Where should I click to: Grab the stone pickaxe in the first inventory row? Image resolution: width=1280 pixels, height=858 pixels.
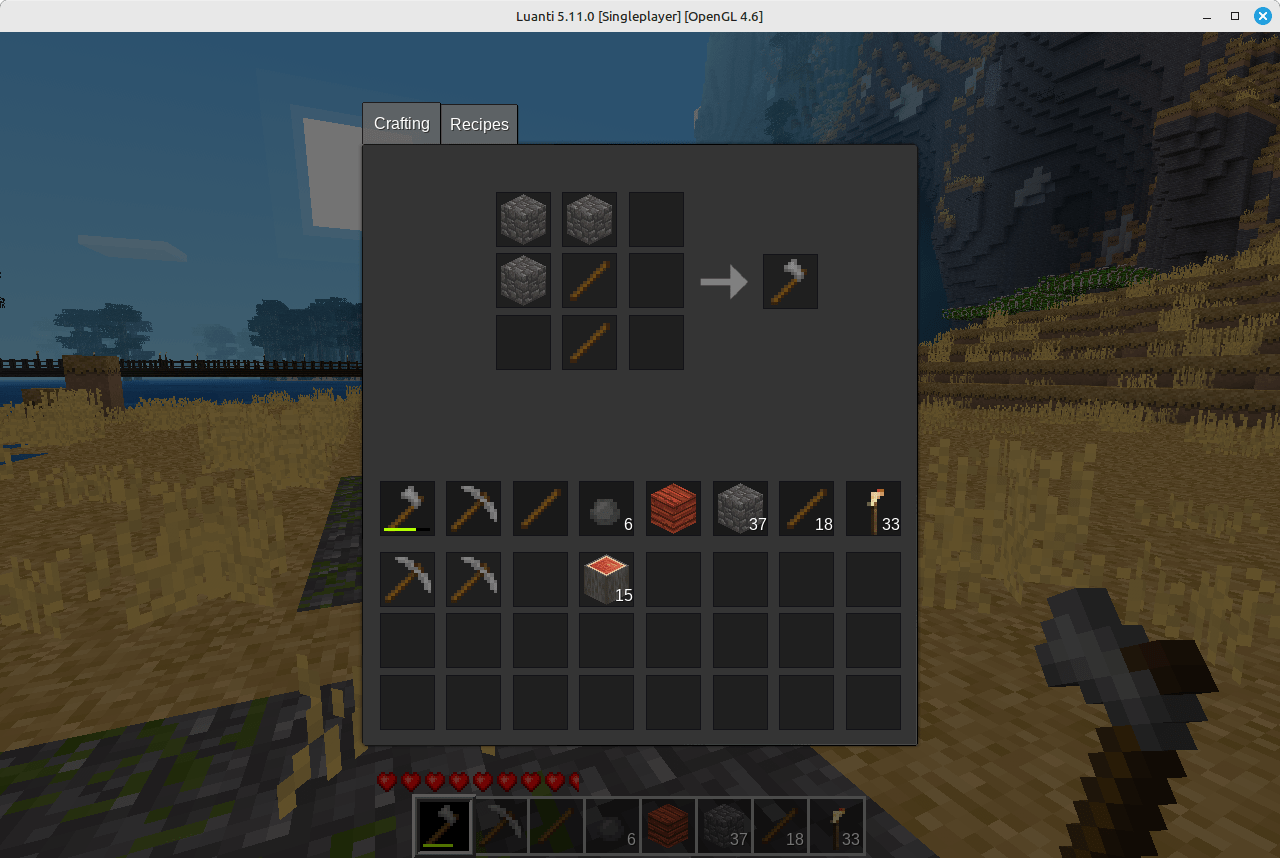click(473, 508)
